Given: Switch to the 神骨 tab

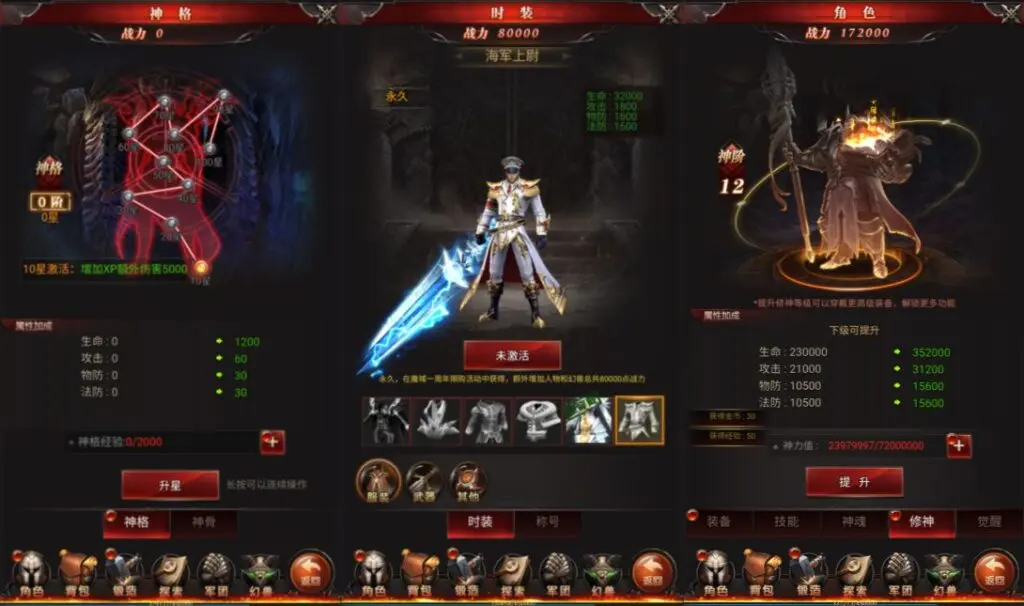Looking at the screenshot, I should click(204, 522).
